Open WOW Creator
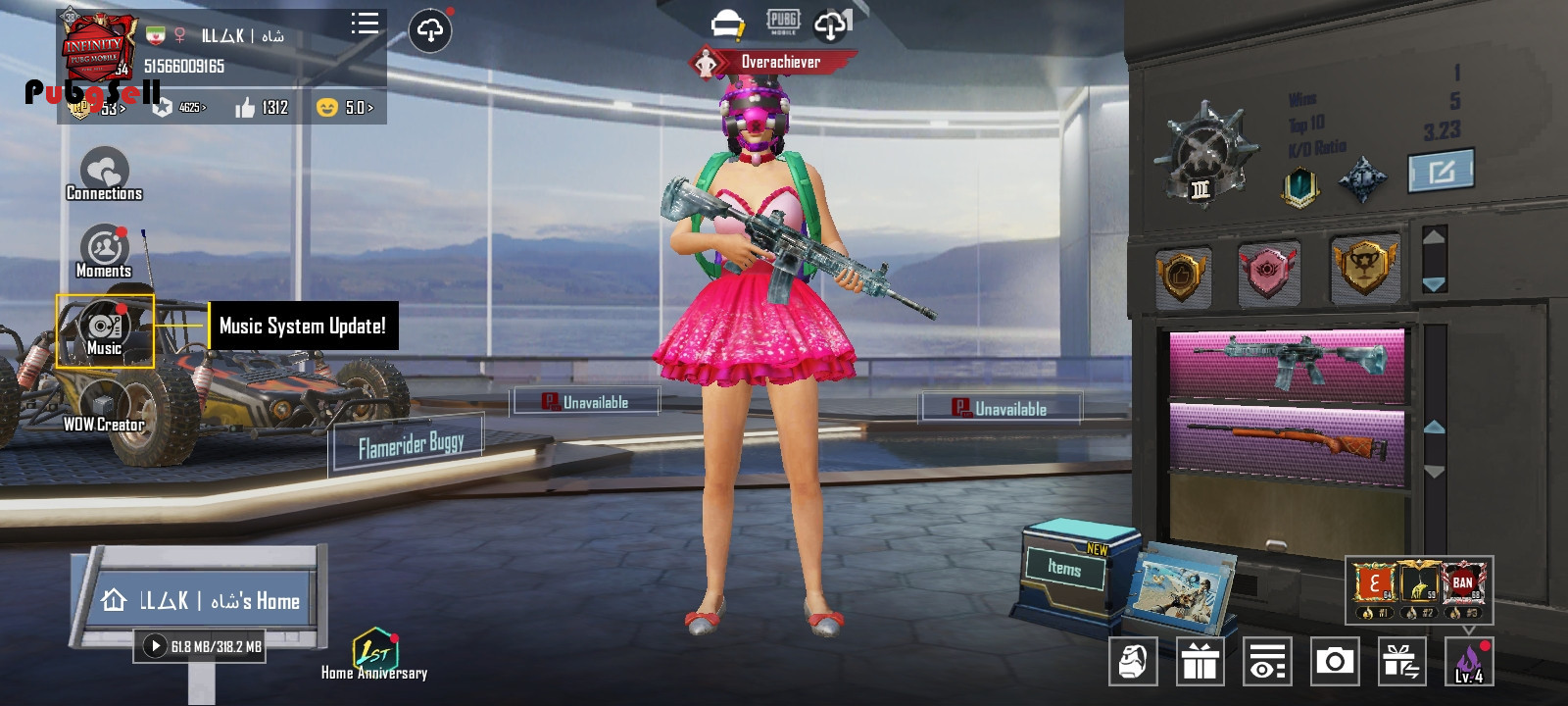Image resolution: width=1568 pixels, height=706 pixels. point(104,407)
